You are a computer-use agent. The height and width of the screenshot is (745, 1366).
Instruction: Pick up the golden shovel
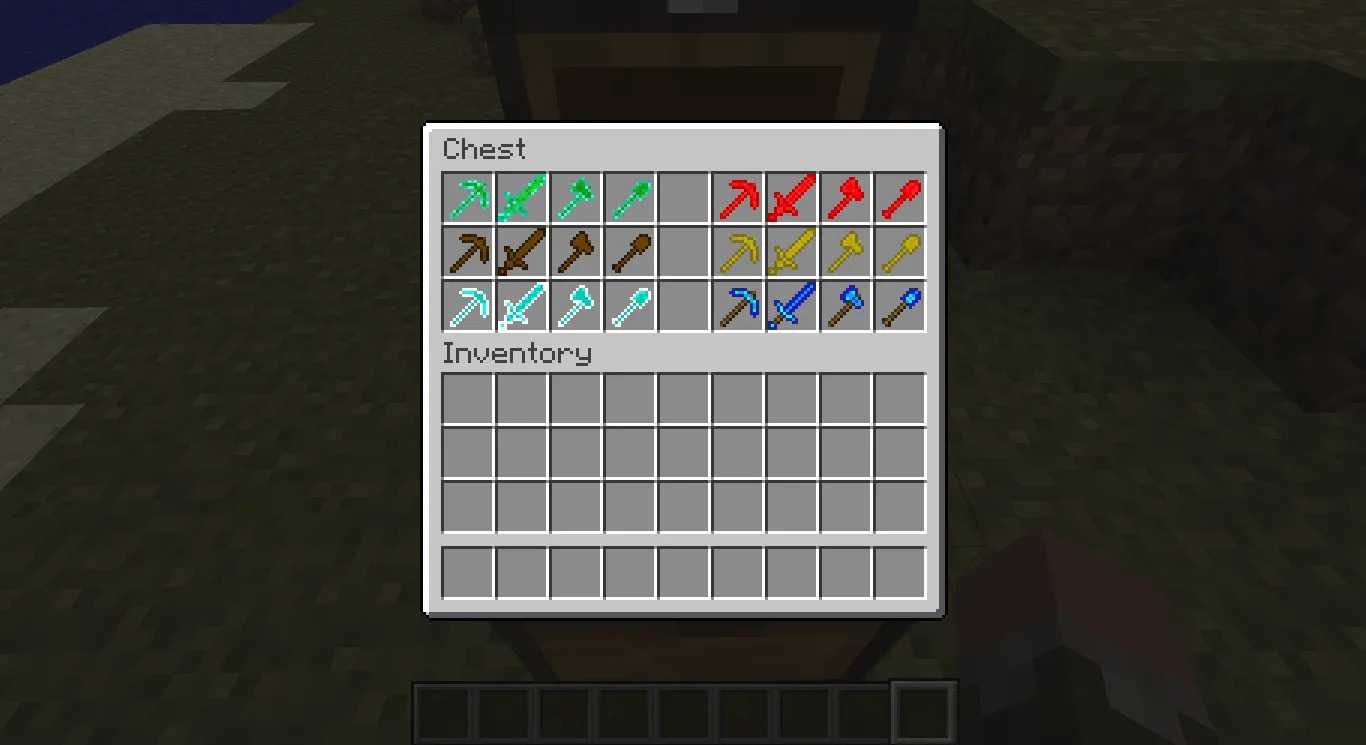coord(901,251)
